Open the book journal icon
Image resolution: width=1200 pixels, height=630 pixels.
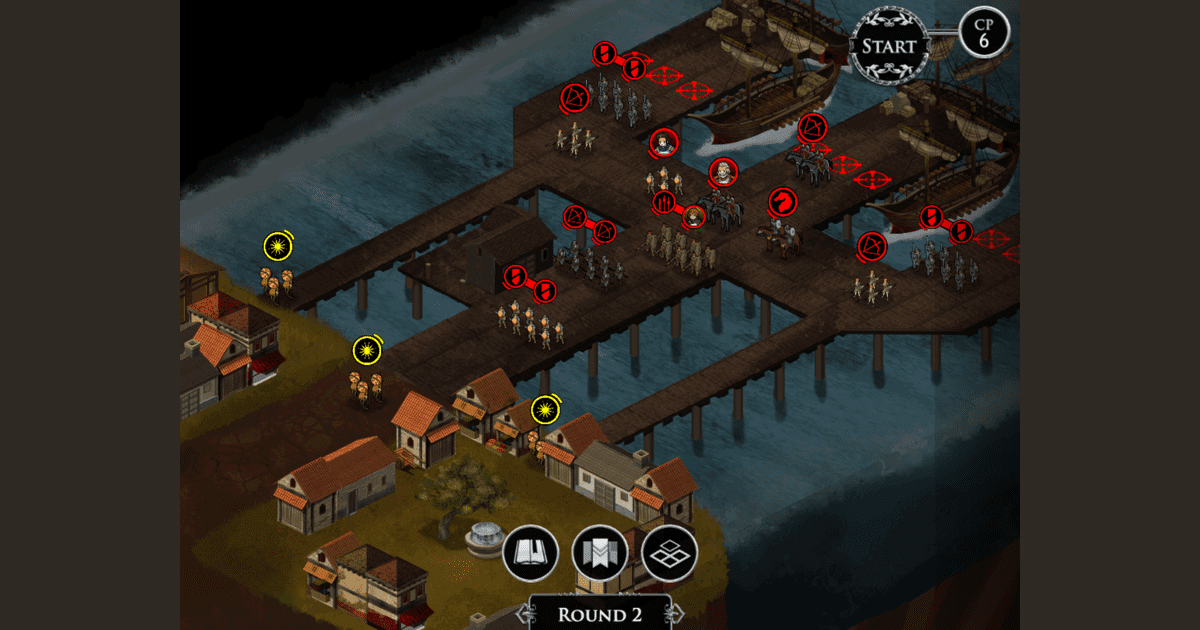pos(529,552)
